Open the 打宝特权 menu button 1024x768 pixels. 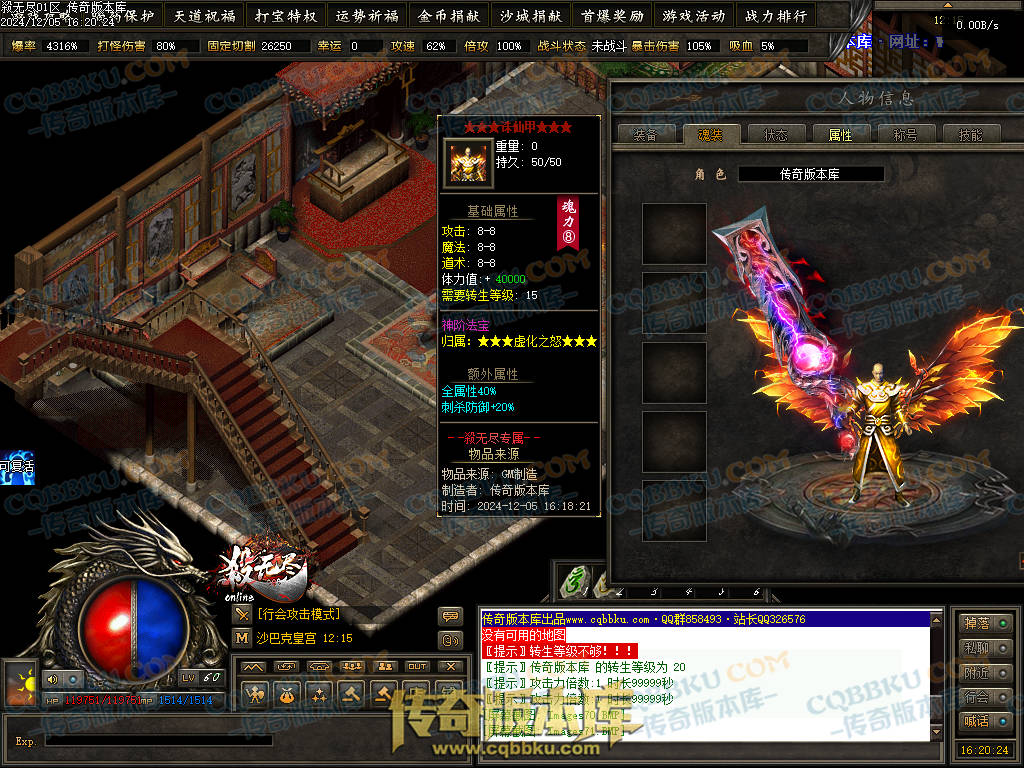point(285,16)
